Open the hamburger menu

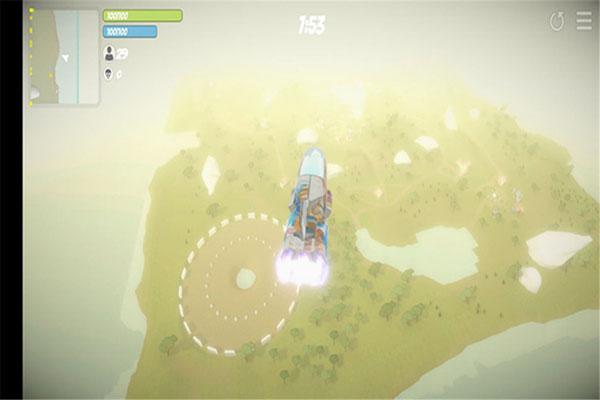(x=584, y=21)
